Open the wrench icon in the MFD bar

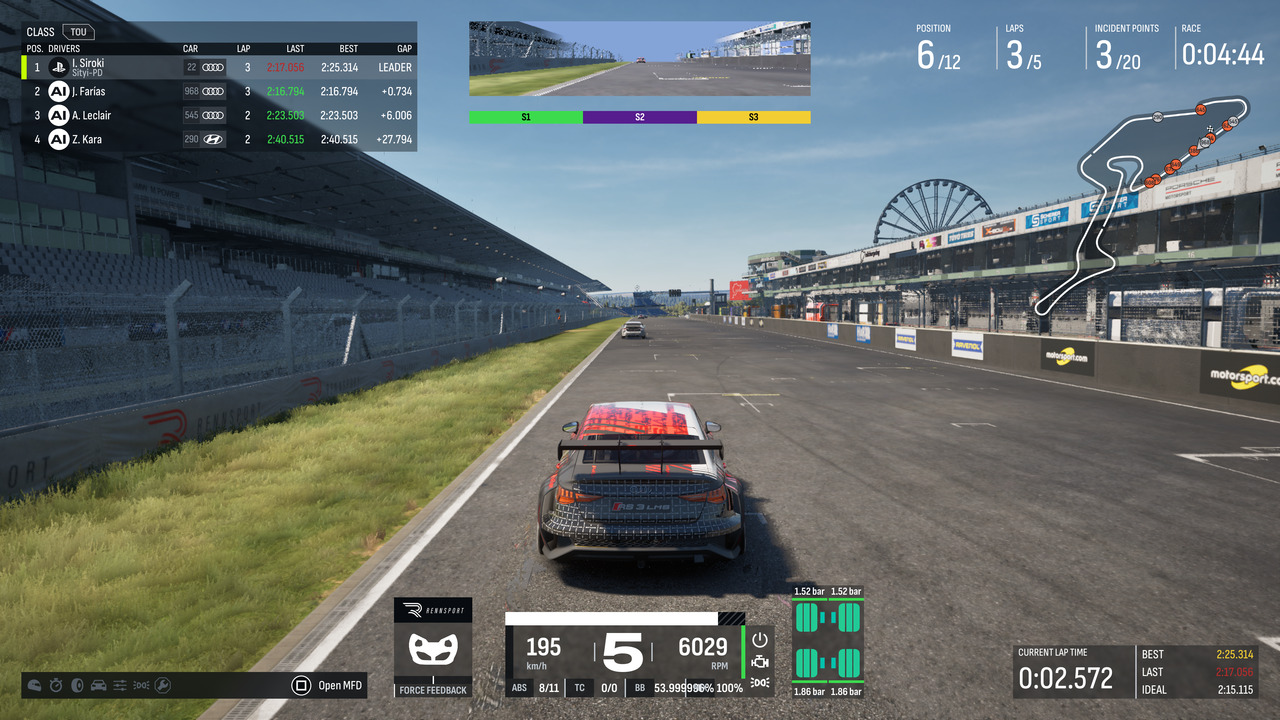pos(162,685)
